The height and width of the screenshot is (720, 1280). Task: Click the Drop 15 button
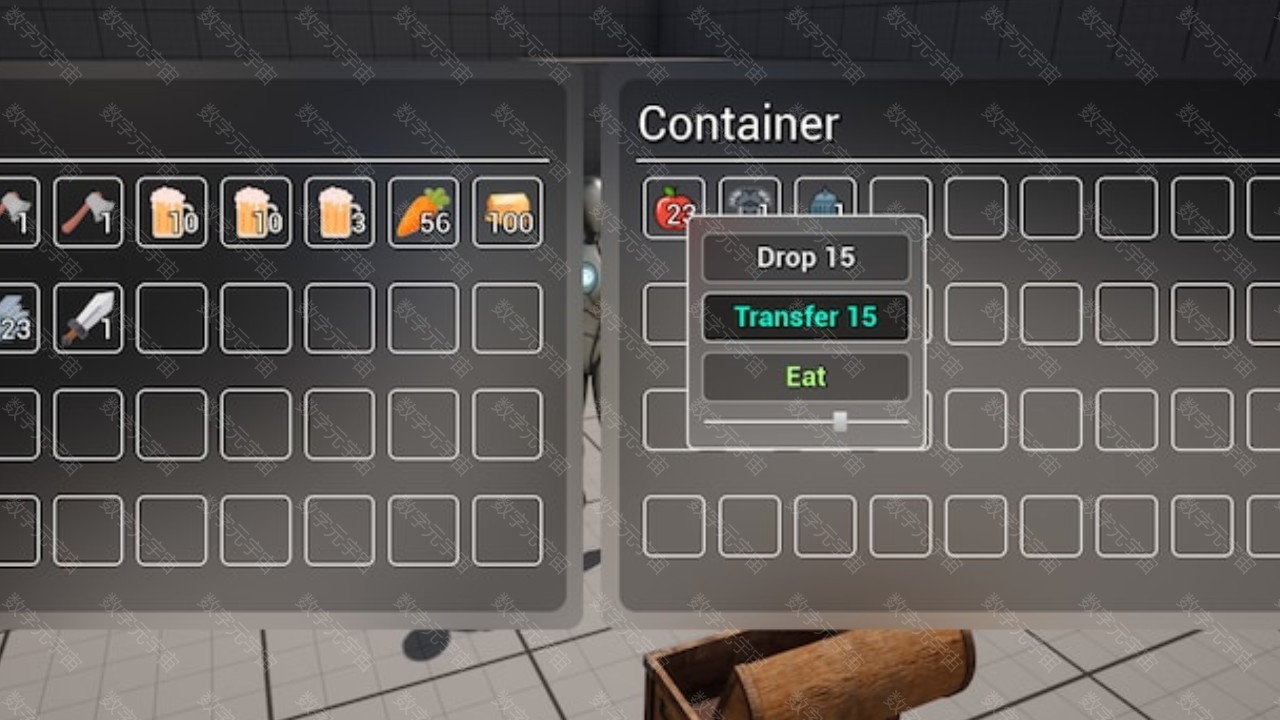coord(806,258)
